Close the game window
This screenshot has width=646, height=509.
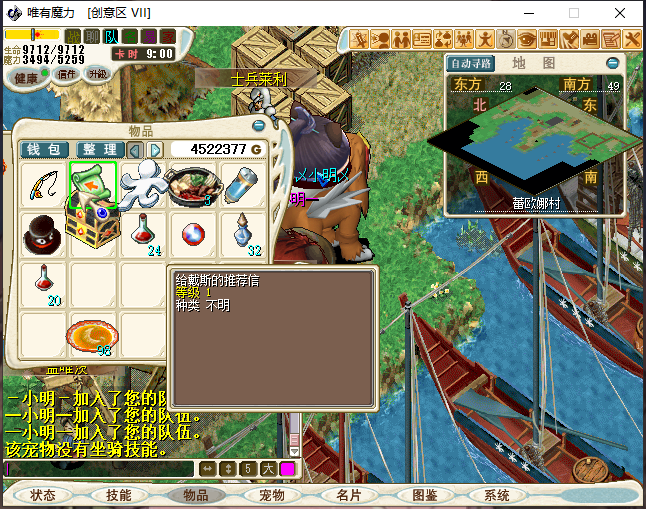pyautogui.click(x=622, y=13)
